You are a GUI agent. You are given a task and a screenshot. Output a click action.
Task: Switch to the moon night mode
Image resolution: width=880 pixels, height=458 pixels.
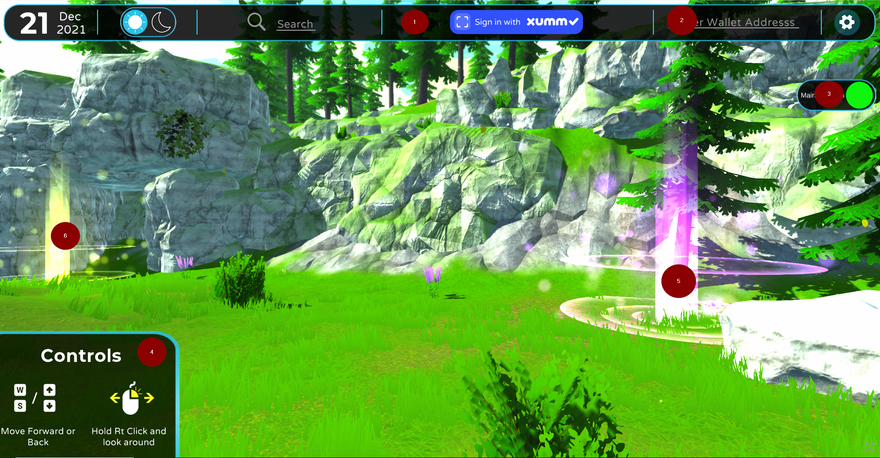pyautogui.click(x=162, y=22)
